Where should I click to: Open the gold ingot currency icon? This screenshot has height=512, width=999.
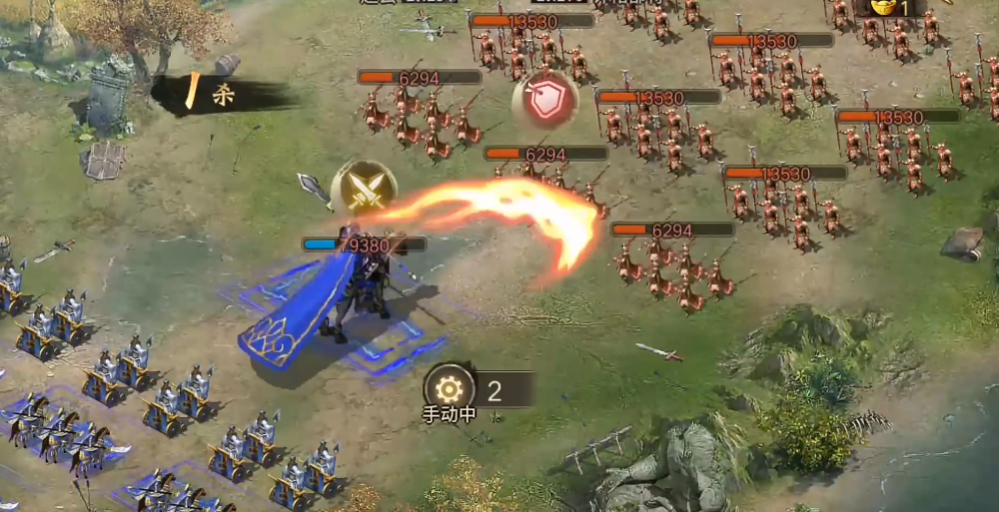coord(884,6)
